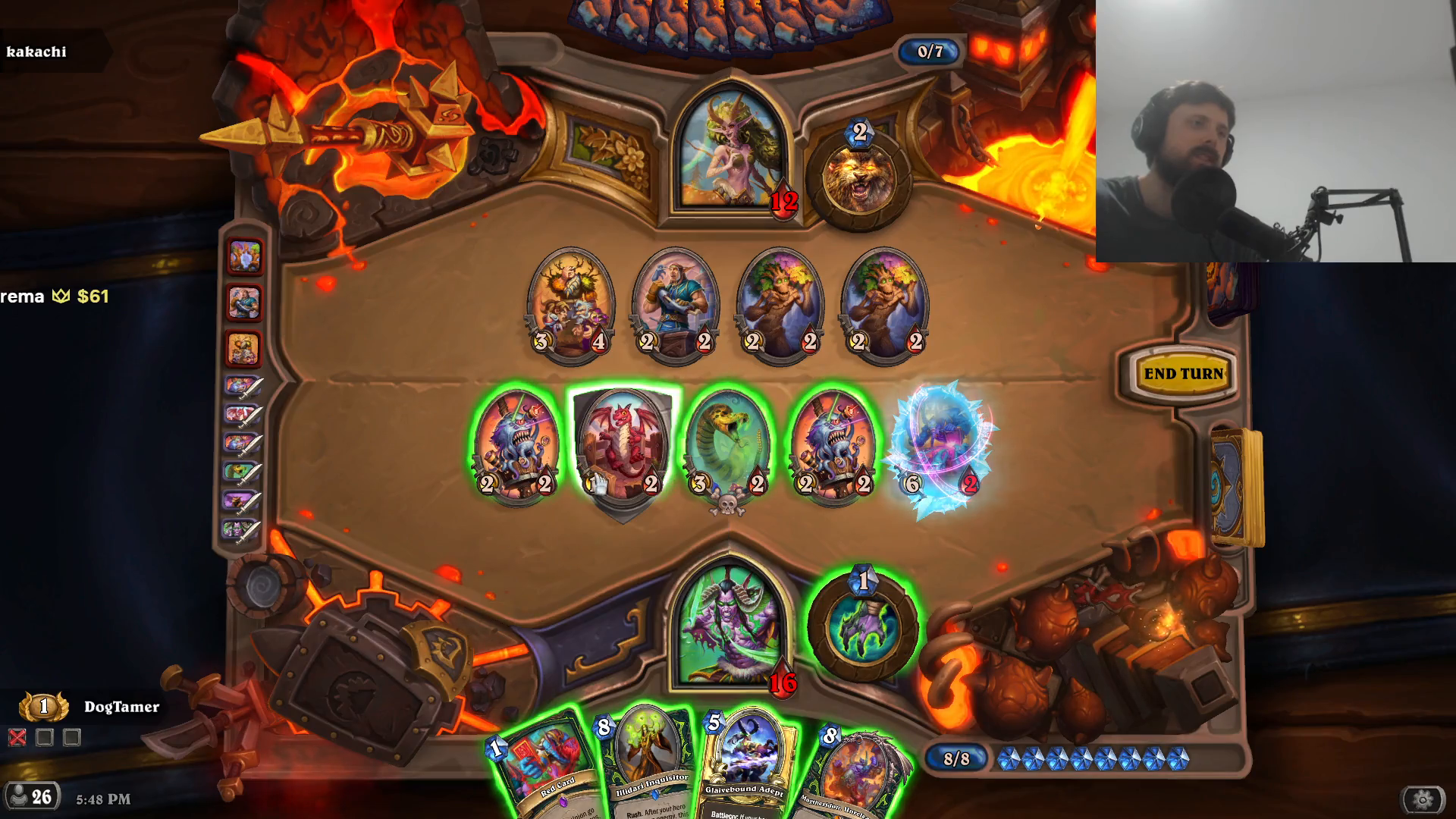The image size is (1456, 819).
Task: Select Glaivebound Adept in your hand
Action: click(745, 758)
